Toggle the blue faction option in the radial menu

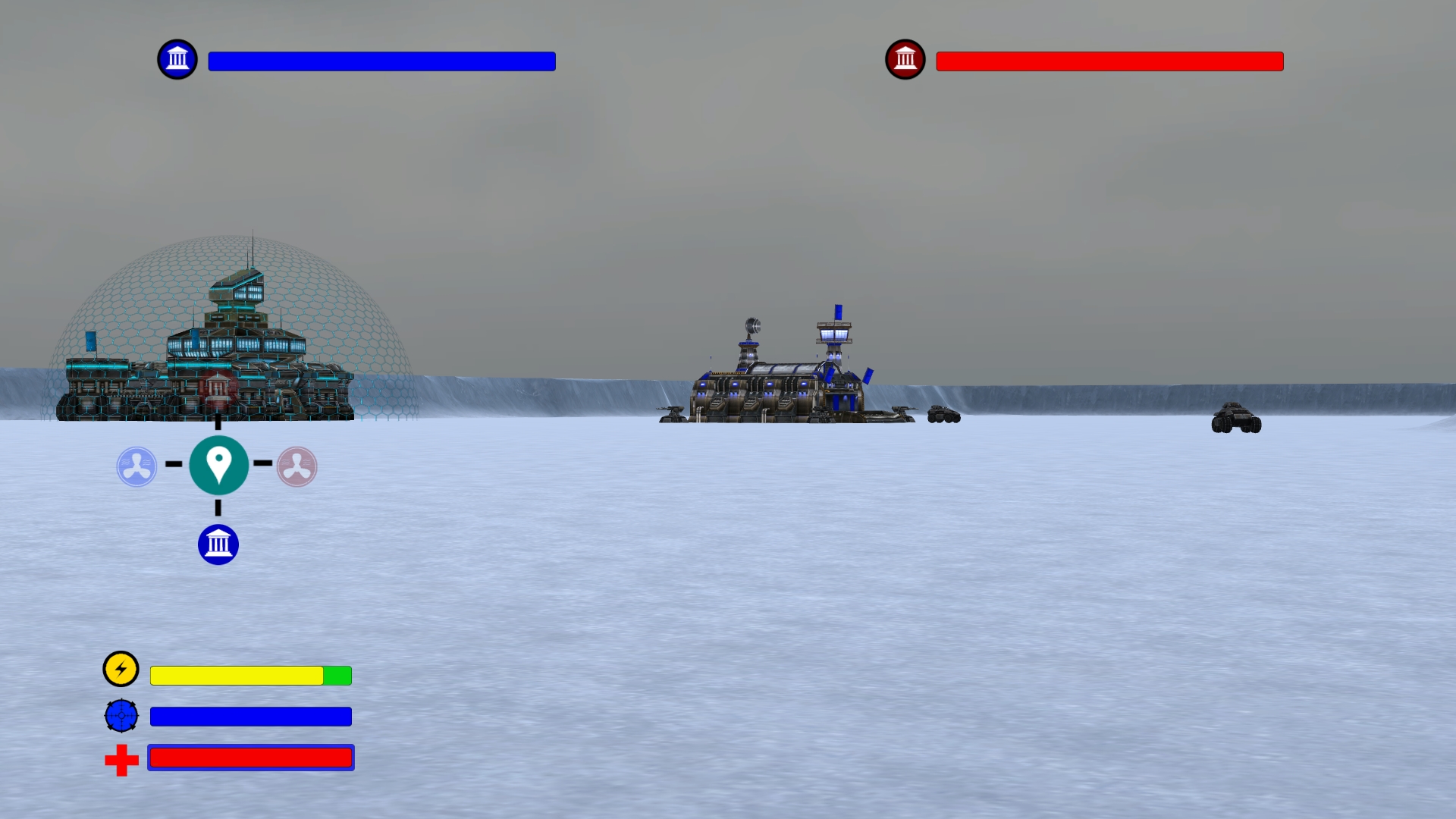tap(135, 466)
